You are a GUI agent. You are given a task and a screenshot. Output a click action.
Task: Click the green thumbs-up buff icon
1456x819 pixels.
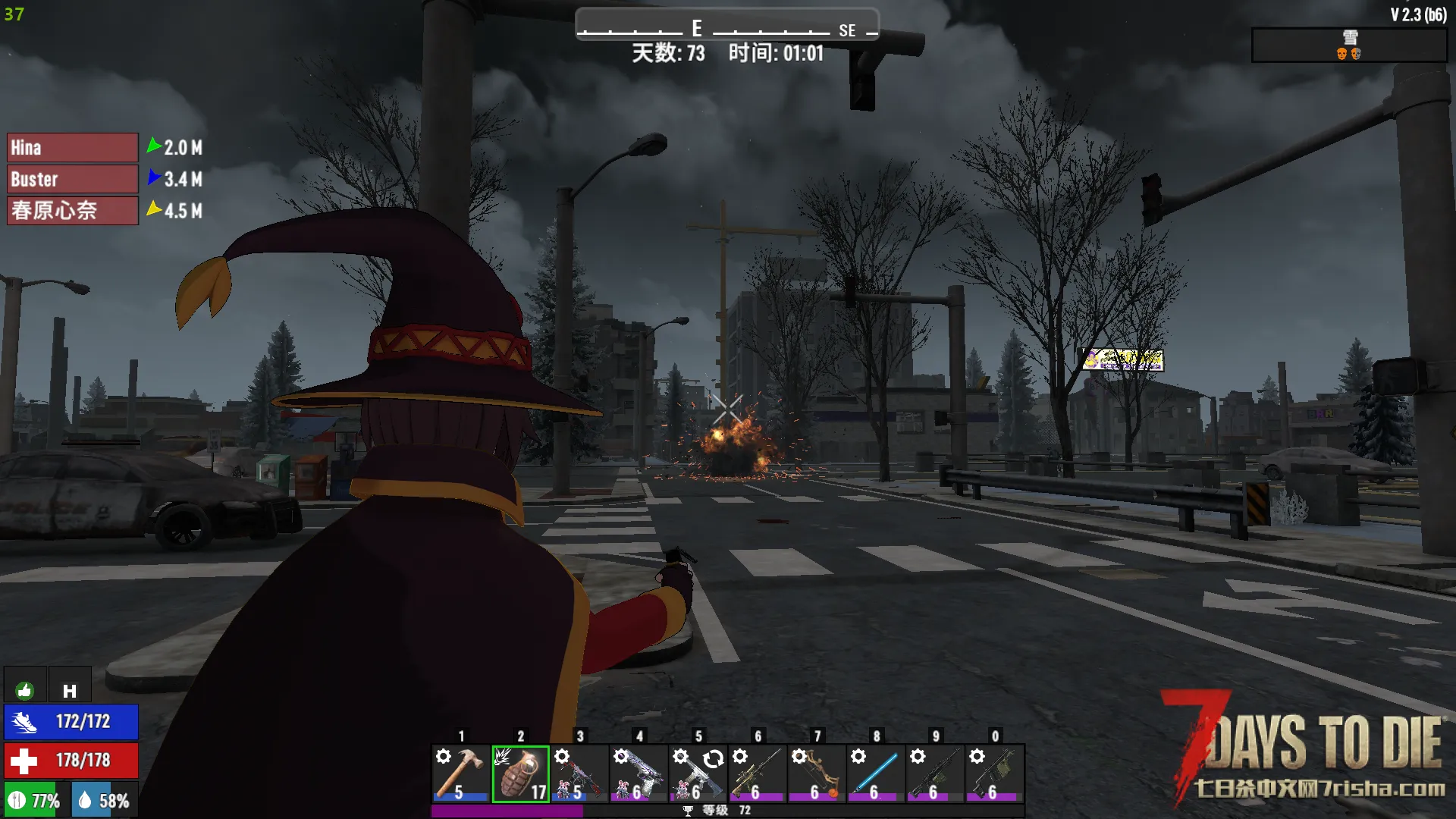point(25,690)
